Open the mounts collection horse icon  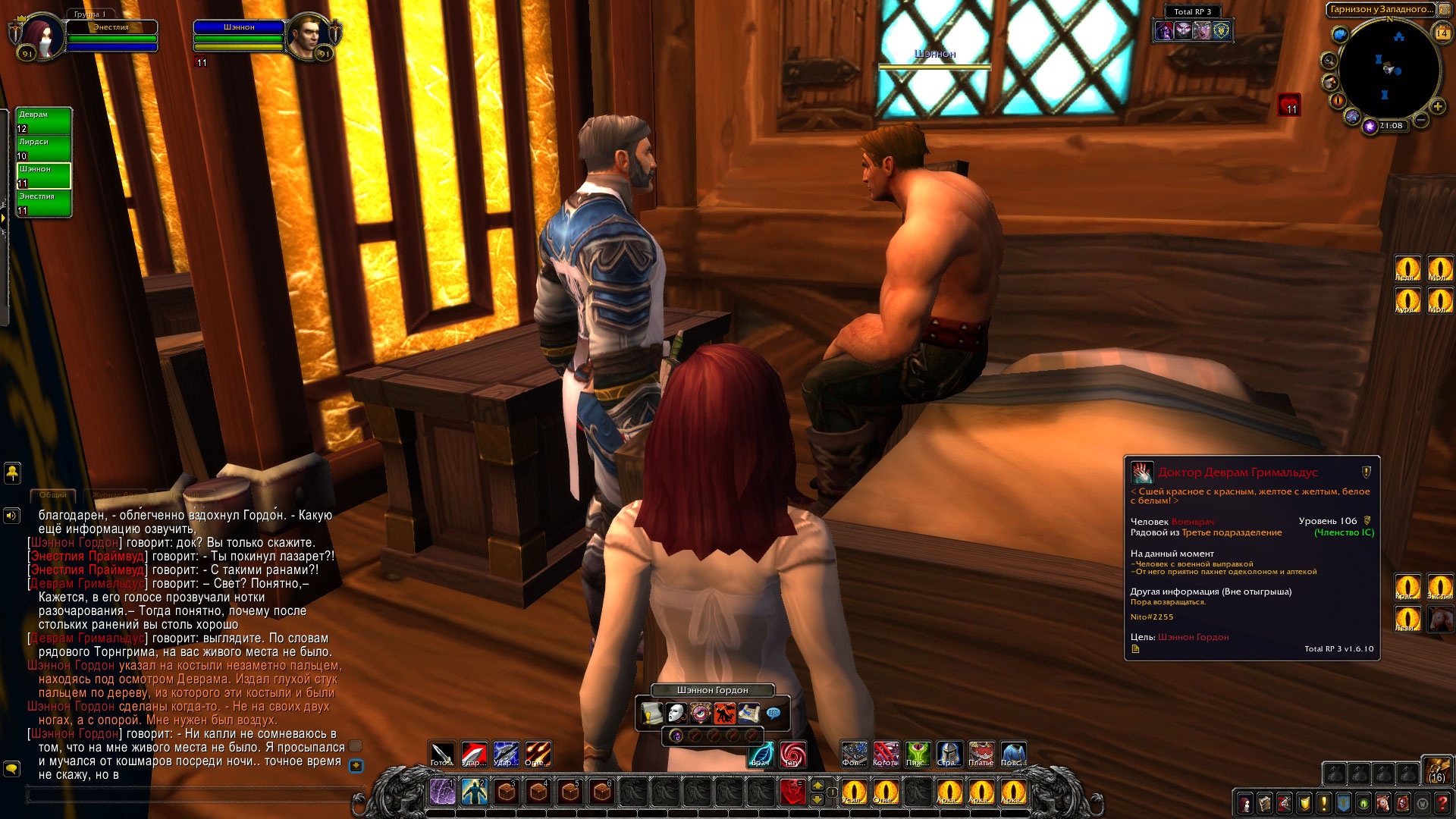tap(1383, 803)
